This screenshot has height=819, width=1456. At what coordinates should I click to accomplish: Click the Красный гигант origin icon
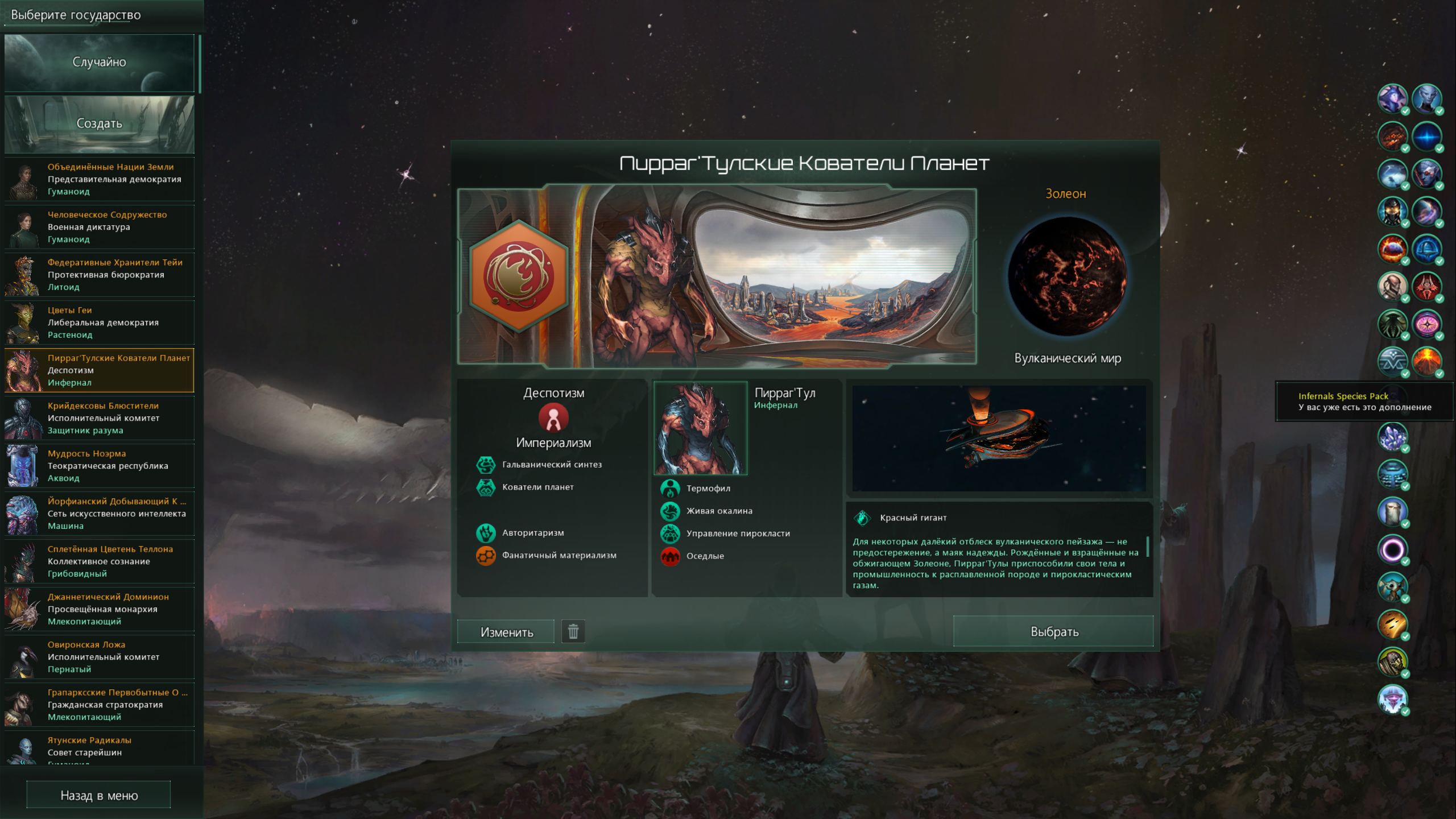click(x=862, y=518)
